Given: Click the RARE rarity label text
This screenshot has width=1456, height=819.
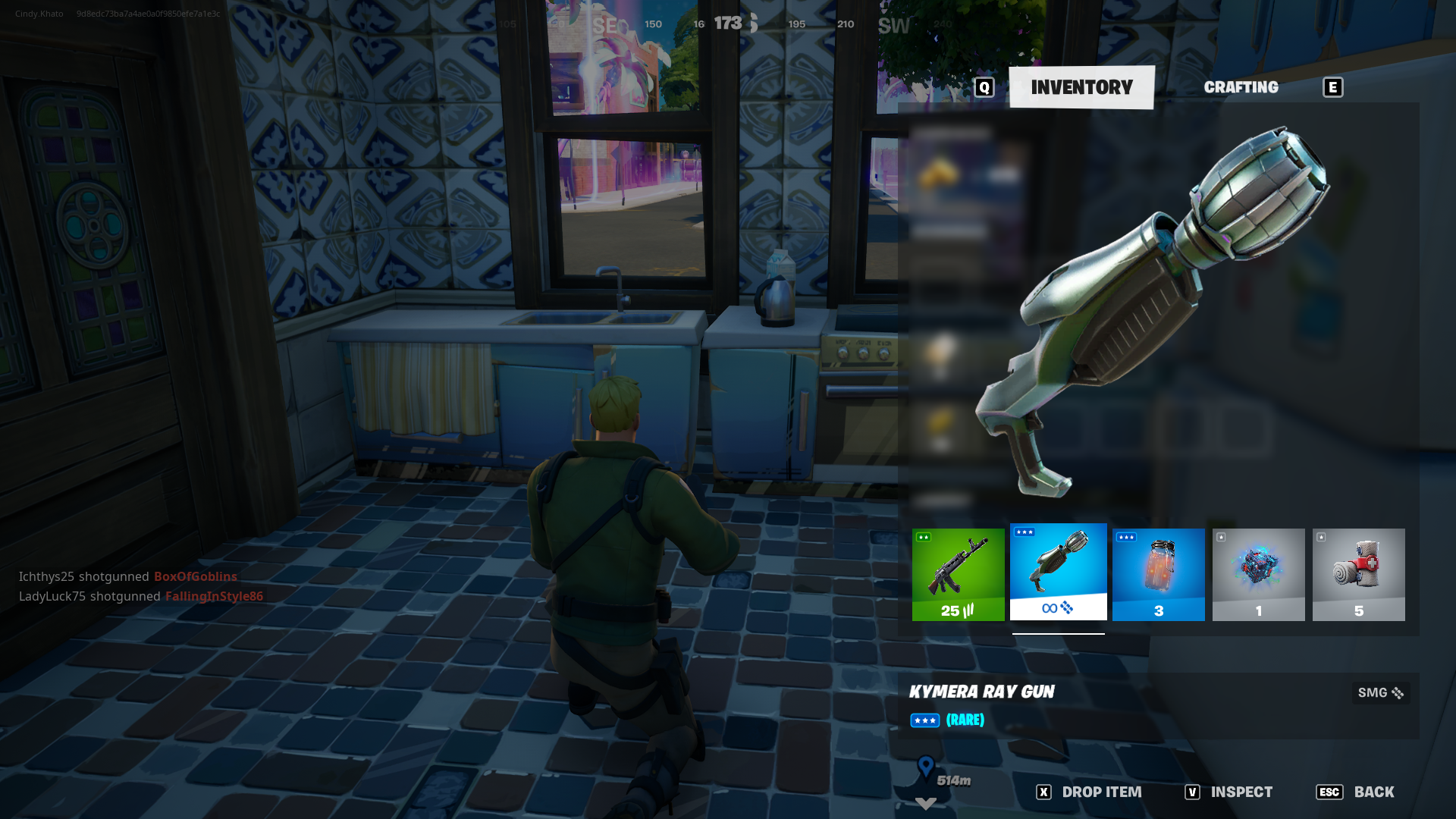Looking at the screenshot, I should coord(965,720).
